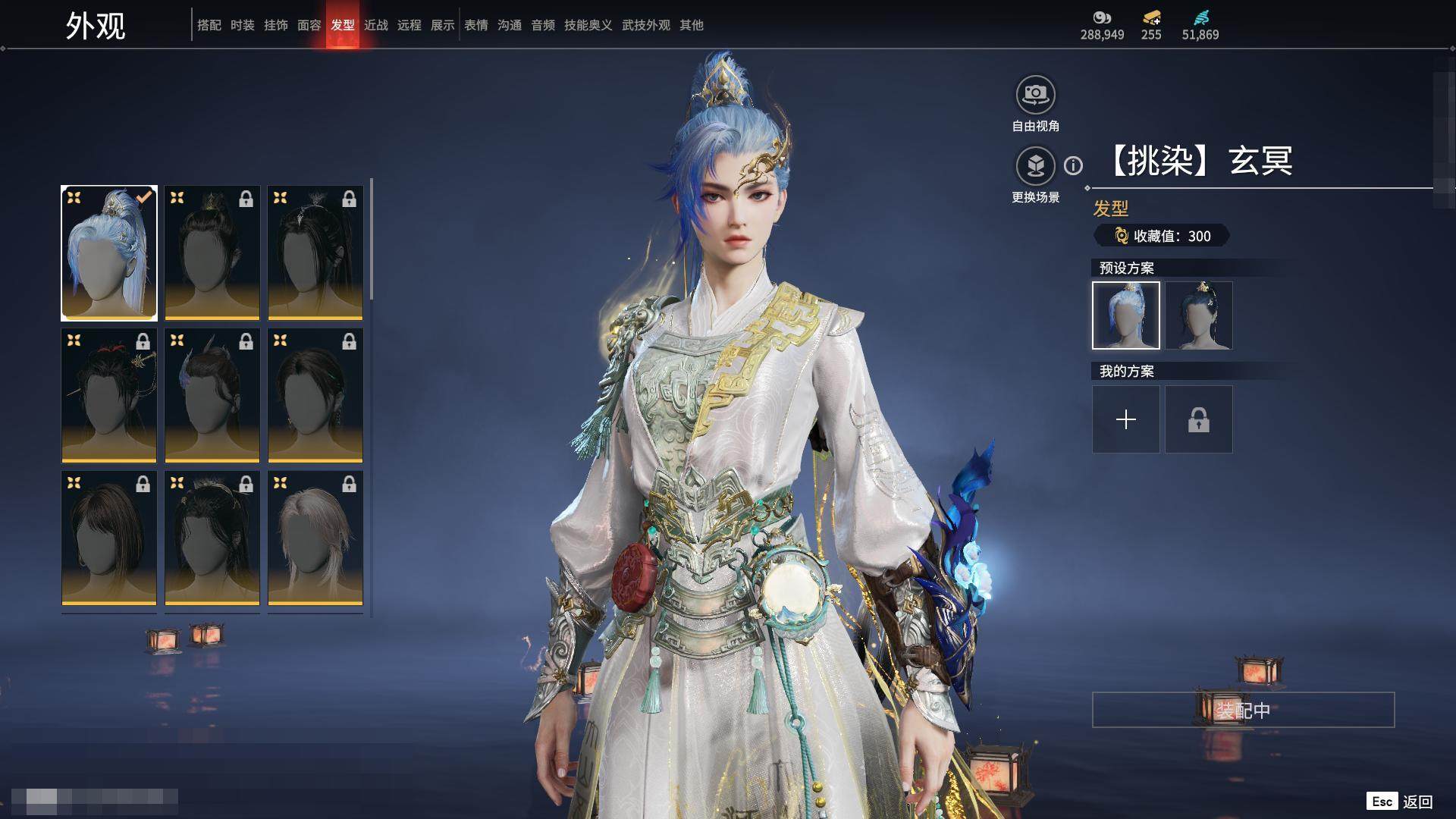This screenshot has width=1456, height=819.
Task: Show the 其他 category tab
Action: [691, 25]
